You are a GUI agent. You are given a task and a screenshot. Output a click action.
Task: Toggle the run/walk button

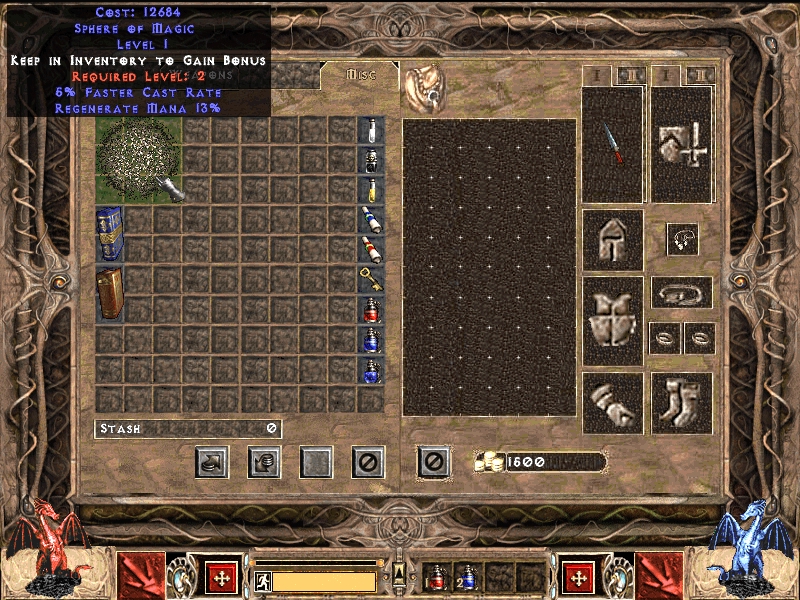[x=262, y=580]
